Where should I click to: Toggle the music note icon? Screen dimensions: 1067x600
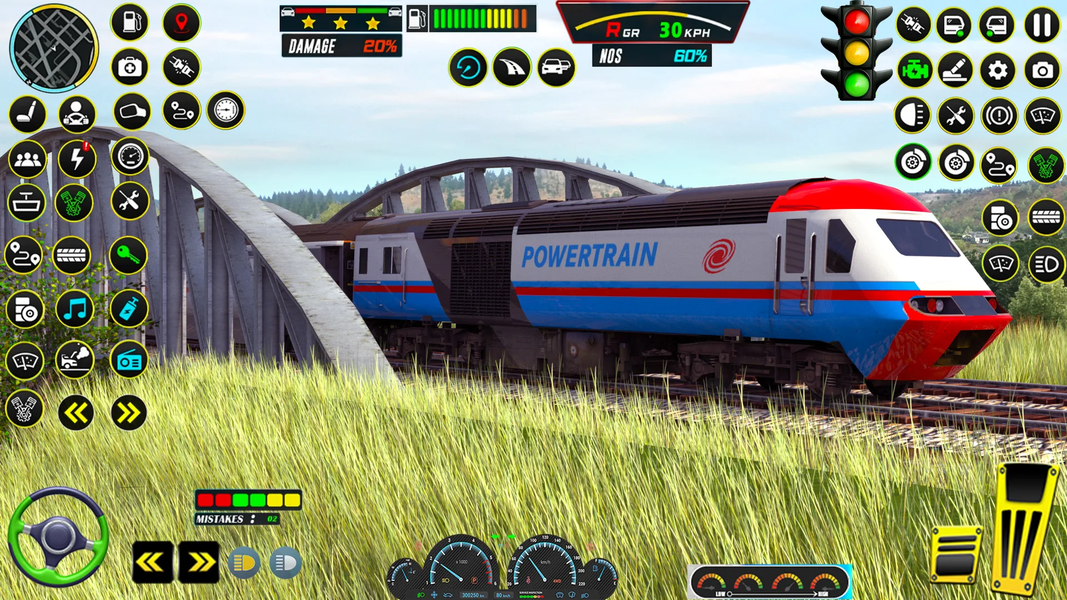(75, 309)
